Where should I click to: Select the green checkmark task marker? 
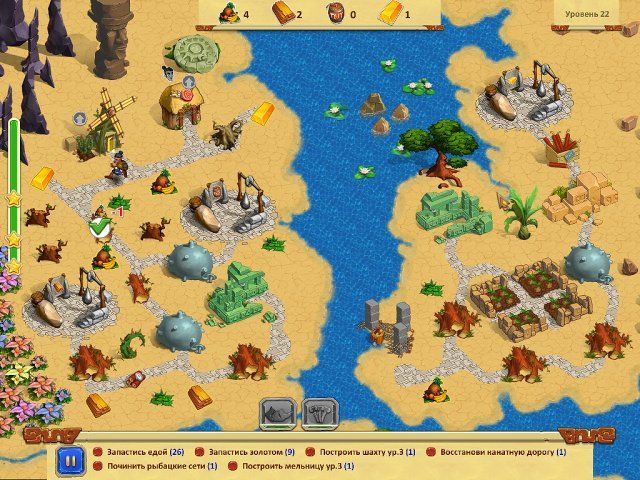99,229
